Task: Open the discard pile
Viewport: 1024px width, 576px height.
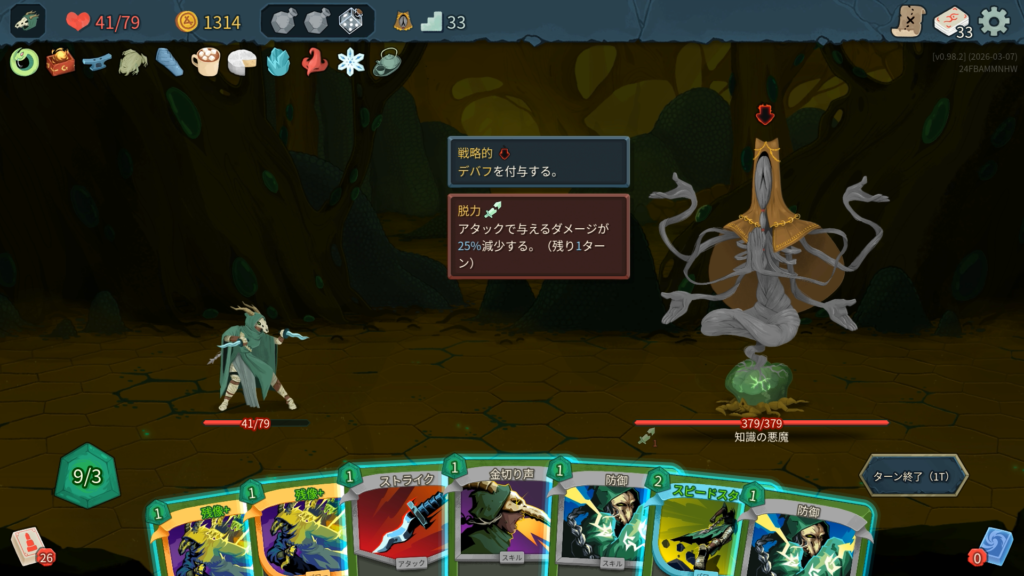Action: 992,546
